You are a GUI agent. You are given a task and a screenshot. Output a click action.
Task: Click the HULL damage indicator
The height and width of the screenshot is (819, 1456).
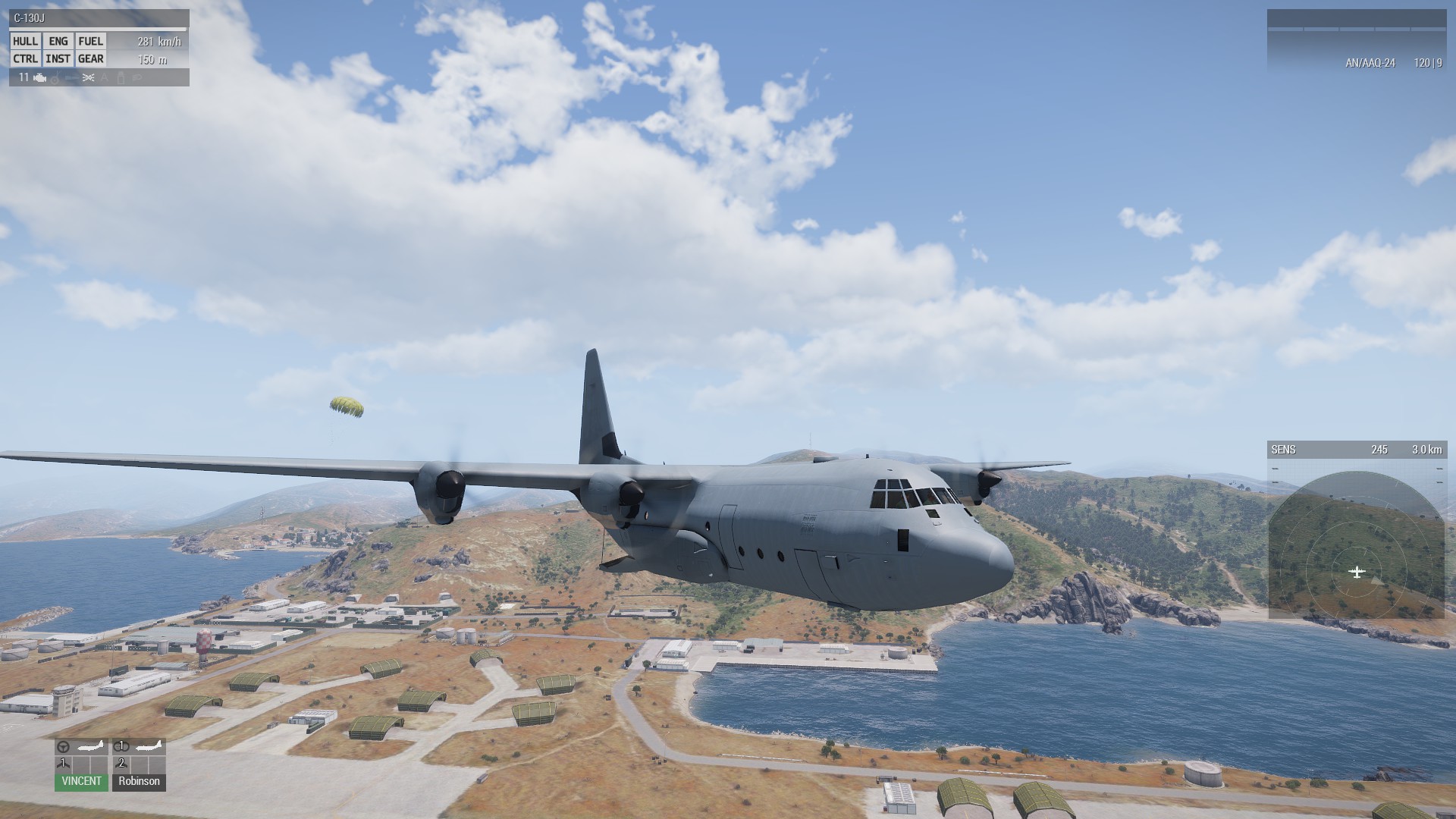tap(25, 41)
